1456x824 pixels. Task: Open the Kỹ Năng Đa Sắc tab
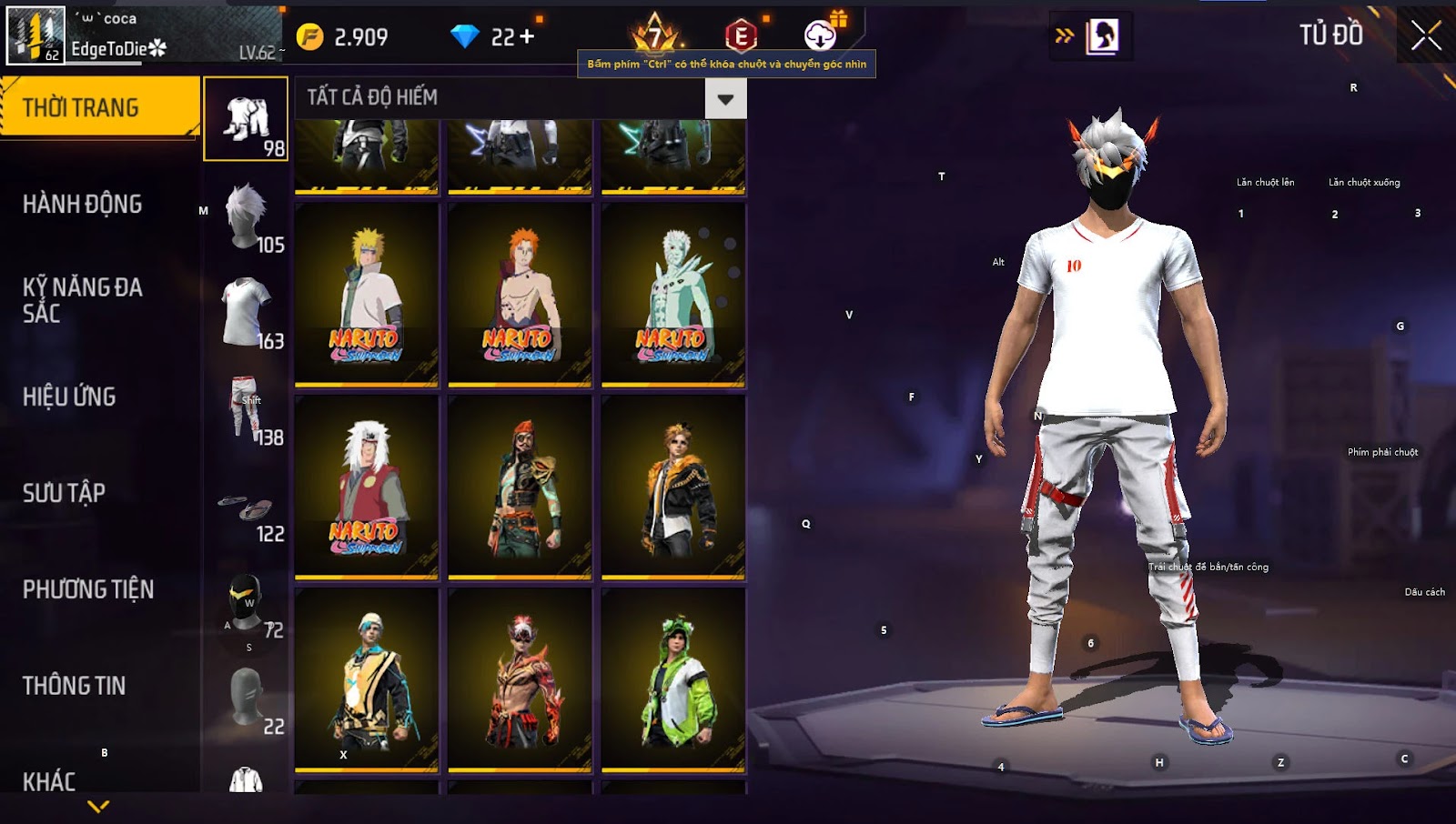click(x=82, y=300)
